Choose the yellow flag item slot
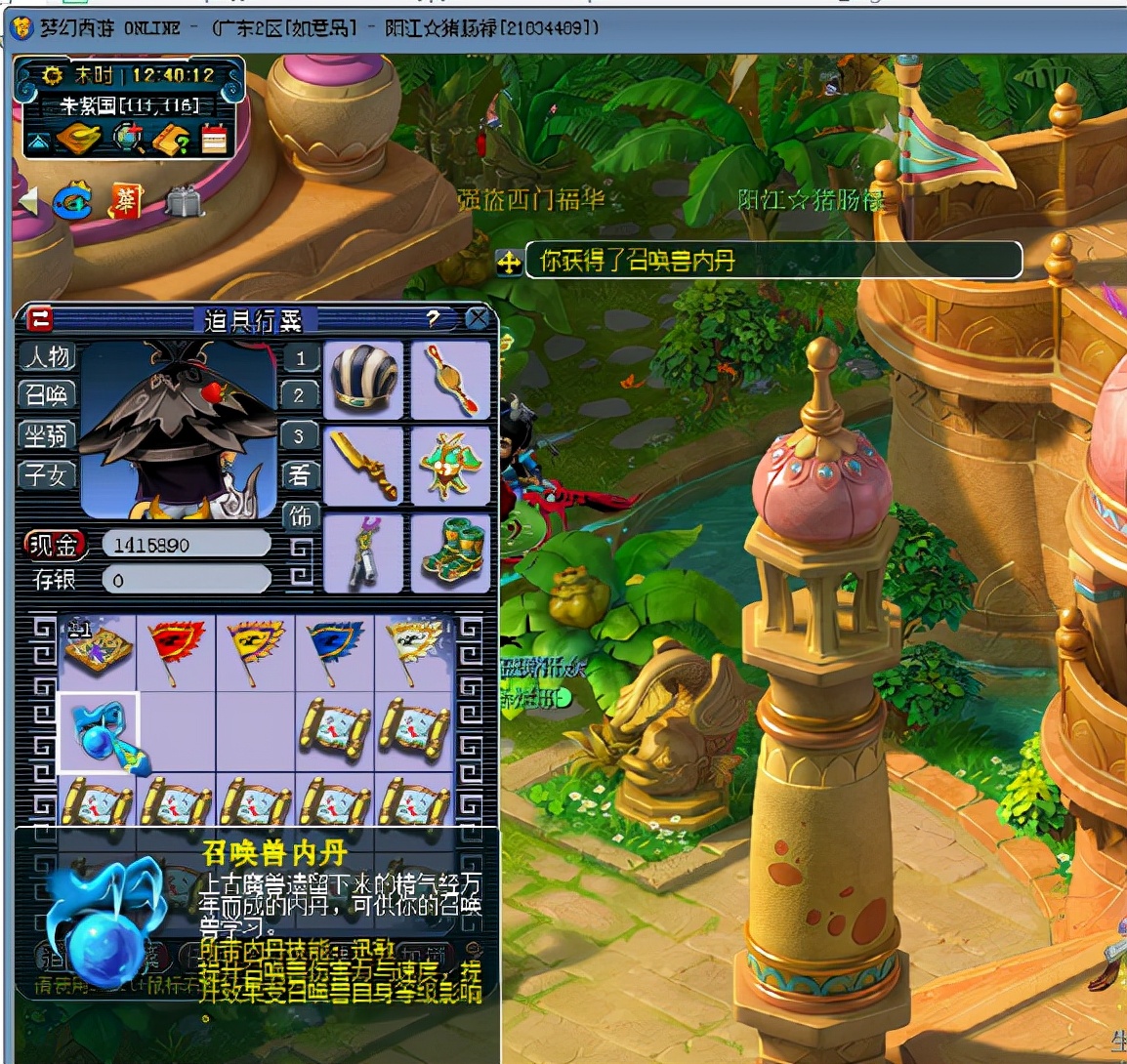The width and height of the screenshot is (1127, 1064). pos(255,649)
